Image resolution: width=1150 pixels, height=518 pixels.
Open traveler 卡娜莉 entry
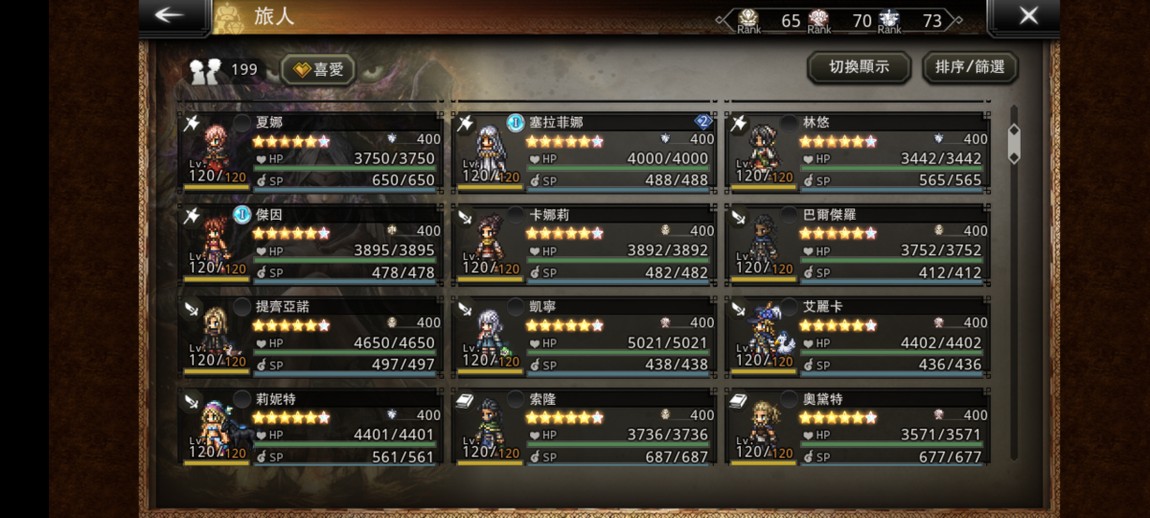(584, 243)
